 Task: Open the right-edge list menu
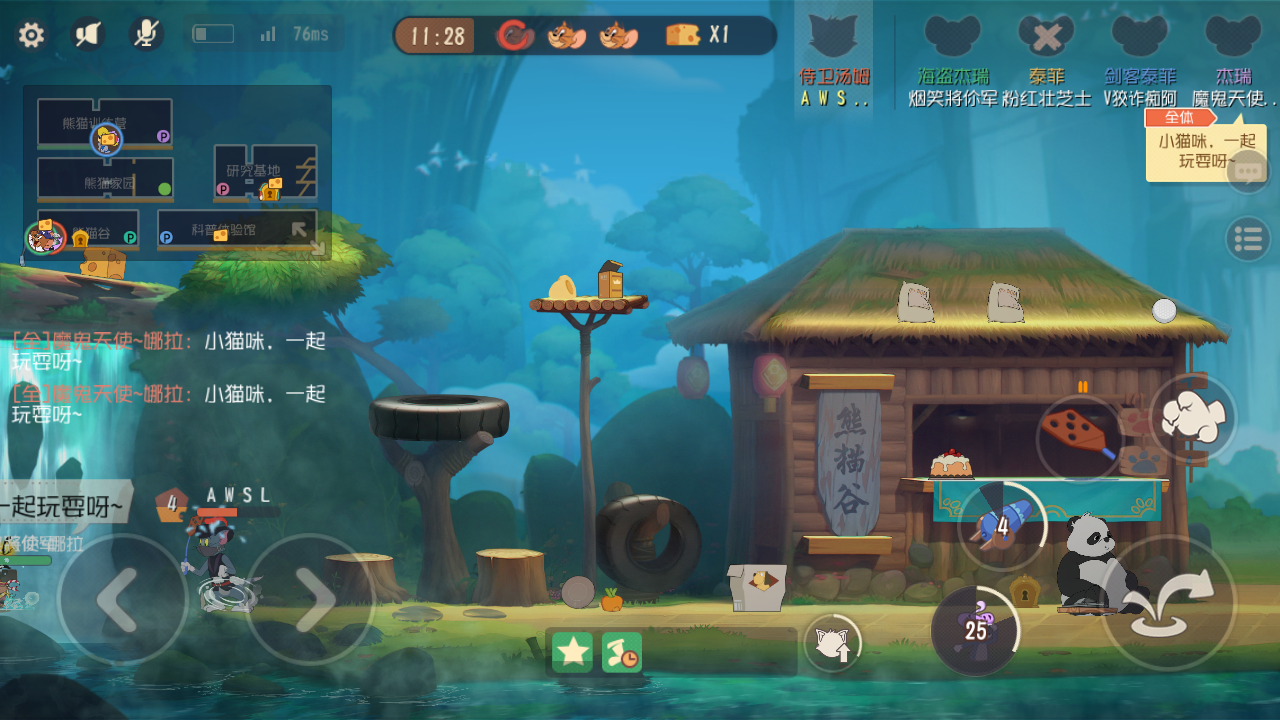(1247, 239)
